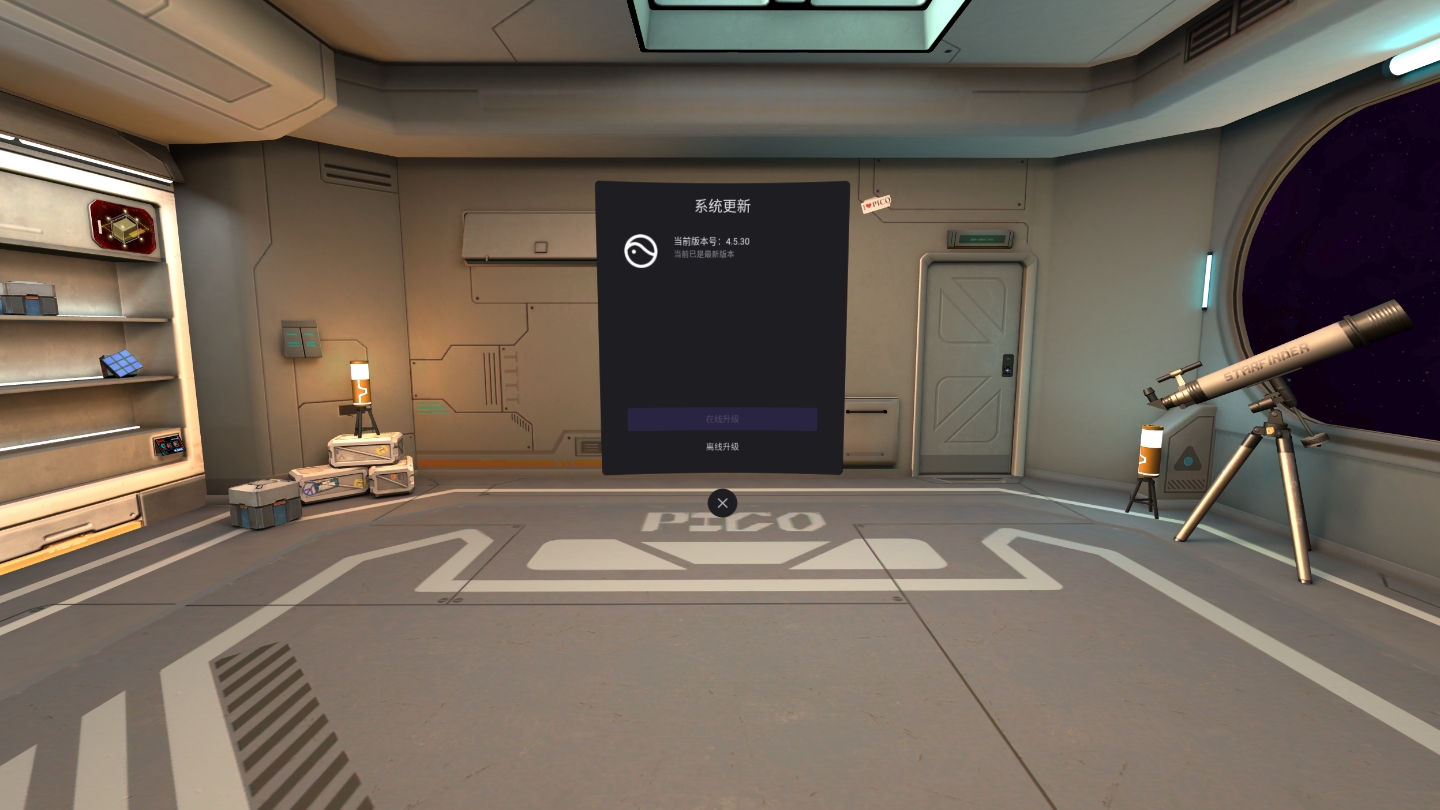
Task: Choose 离线升级 offline upgrade option
Action: 722,447
